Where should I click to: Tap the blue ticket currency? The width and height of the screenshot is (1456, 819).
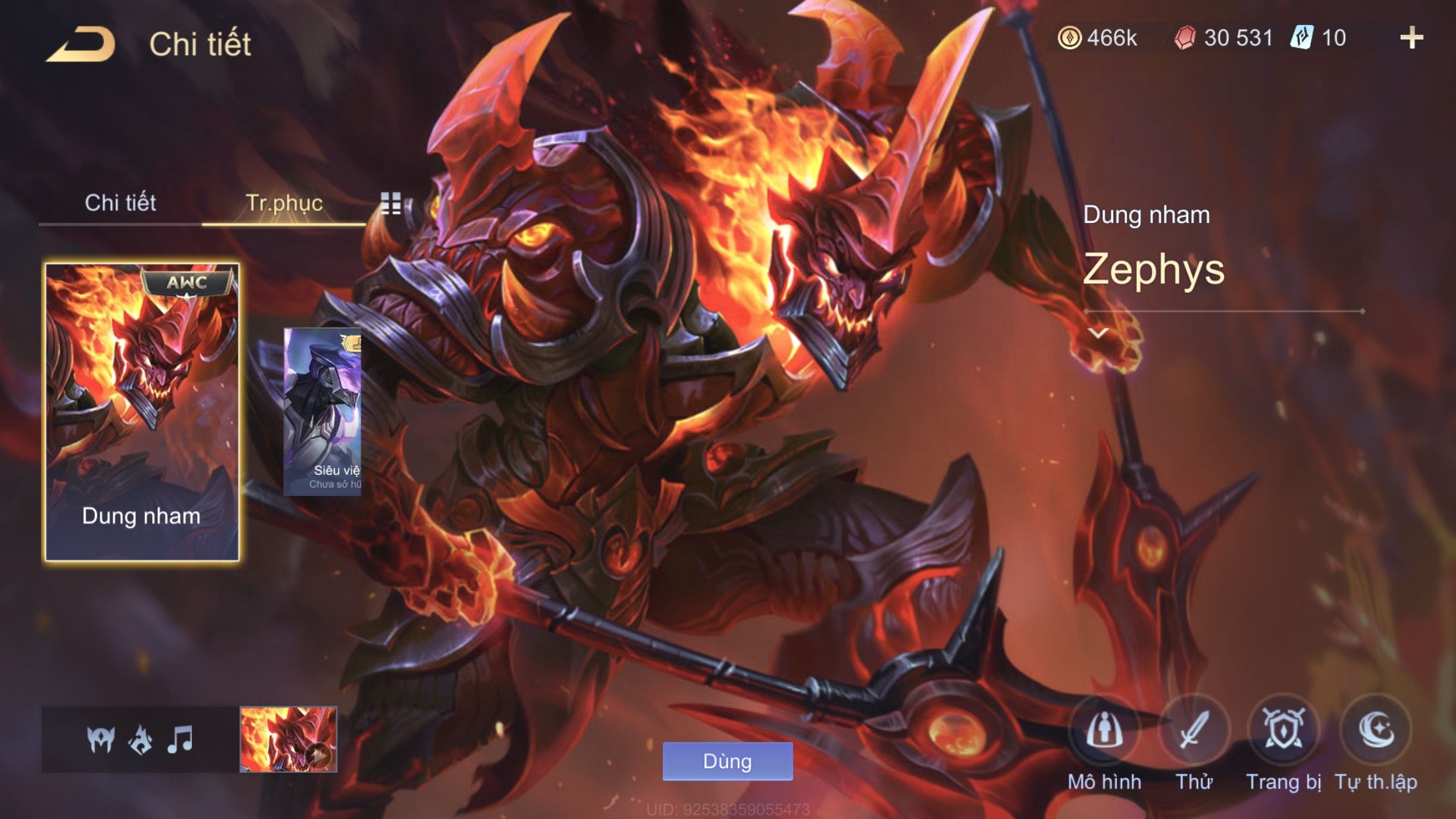coord(1319,38)
